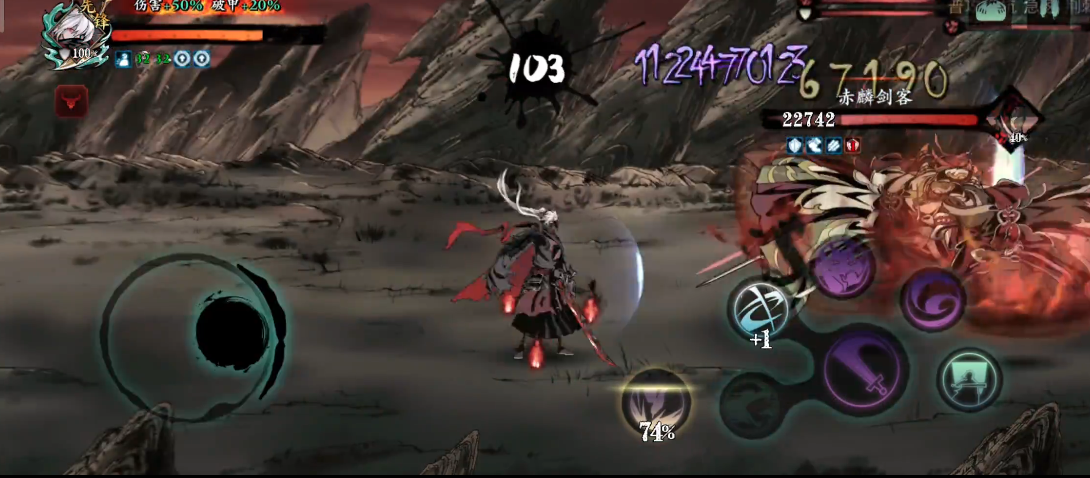The height and width of the screenshot is (478, 1090).
Task: Open the teal bag icon at the top
Action: tap(992, 9)
